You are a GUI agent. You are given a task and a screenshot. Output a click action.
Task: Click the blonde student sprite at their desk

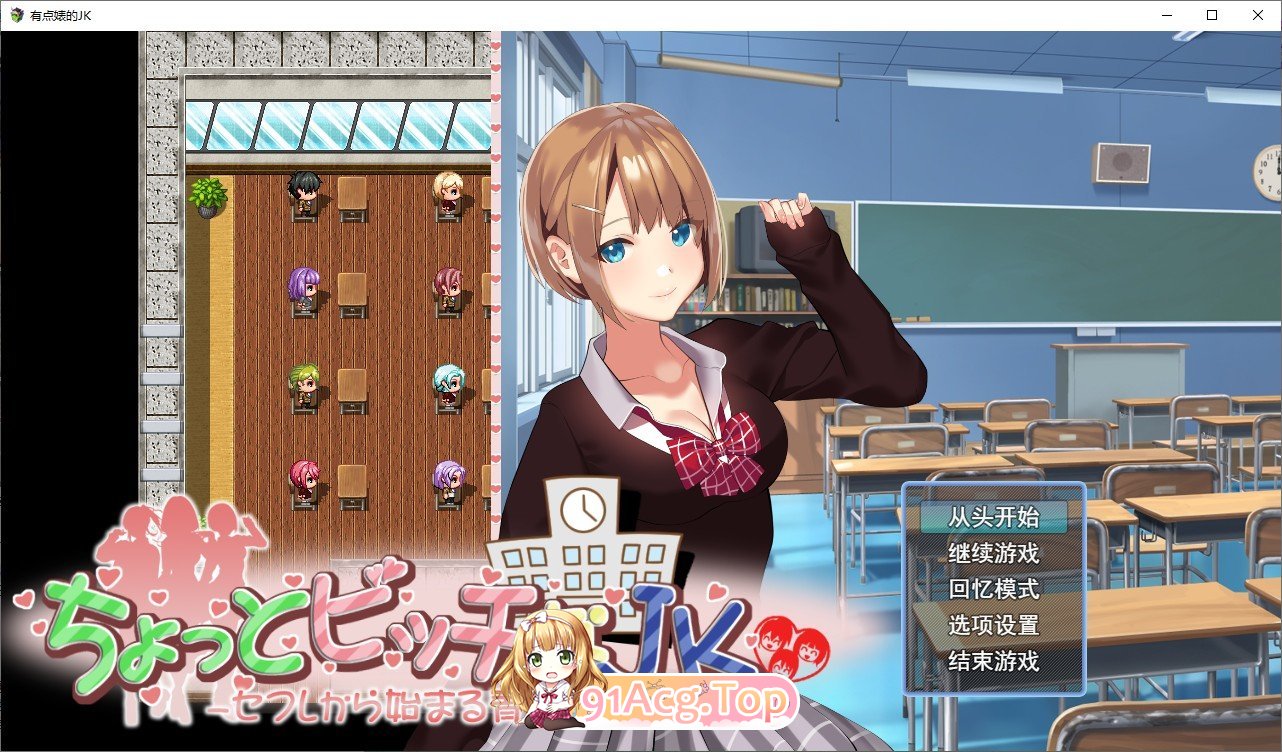tap(449, 190)
